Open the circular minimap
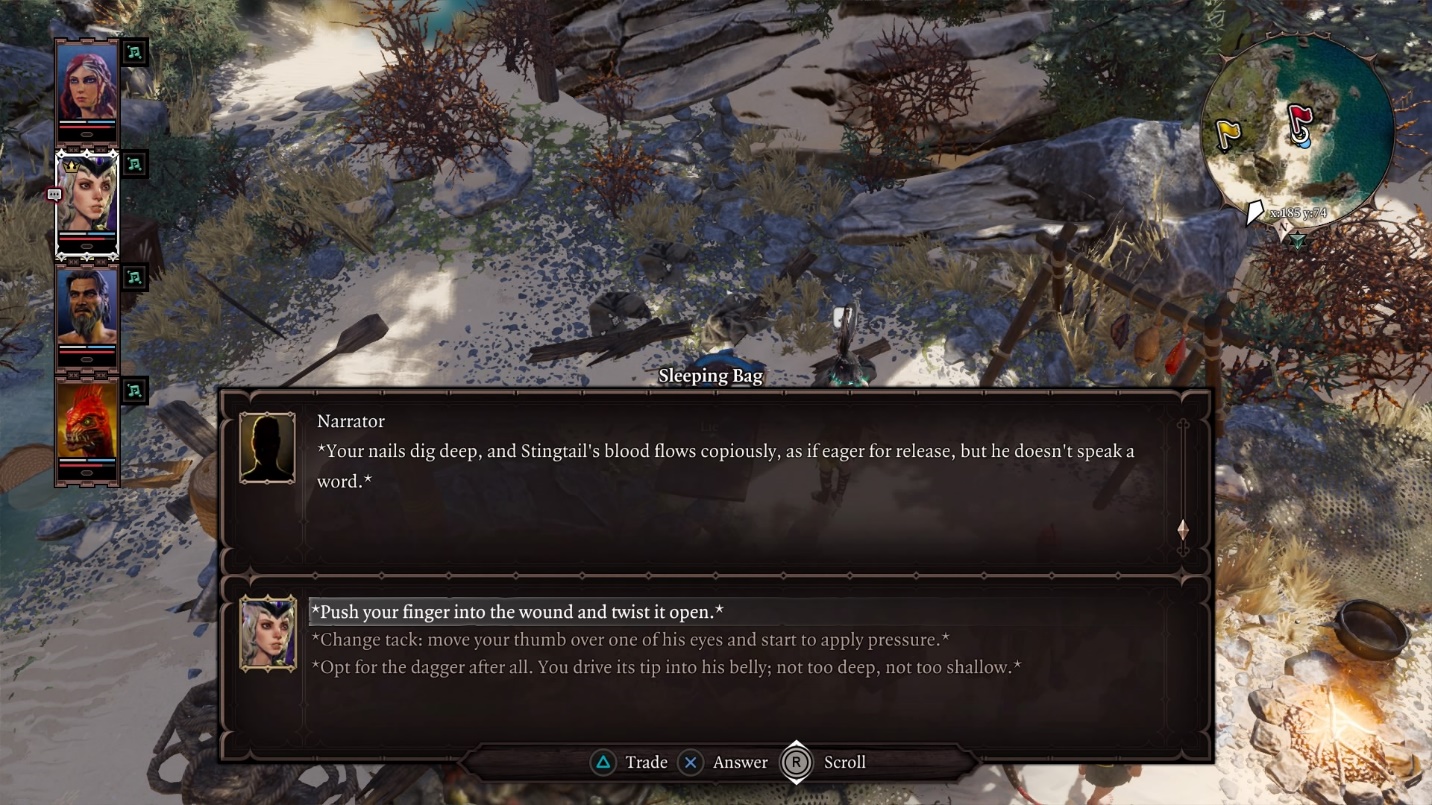Screen dimensions: 1432x805 (1297, 128)
